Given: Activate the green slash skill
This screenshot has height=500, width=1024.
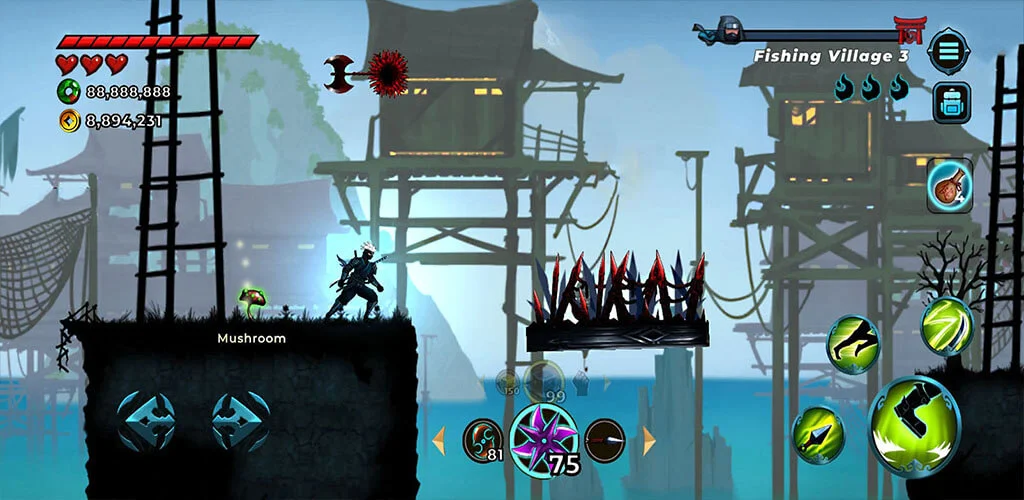Looking at the screenshot, I should [946, 325].
